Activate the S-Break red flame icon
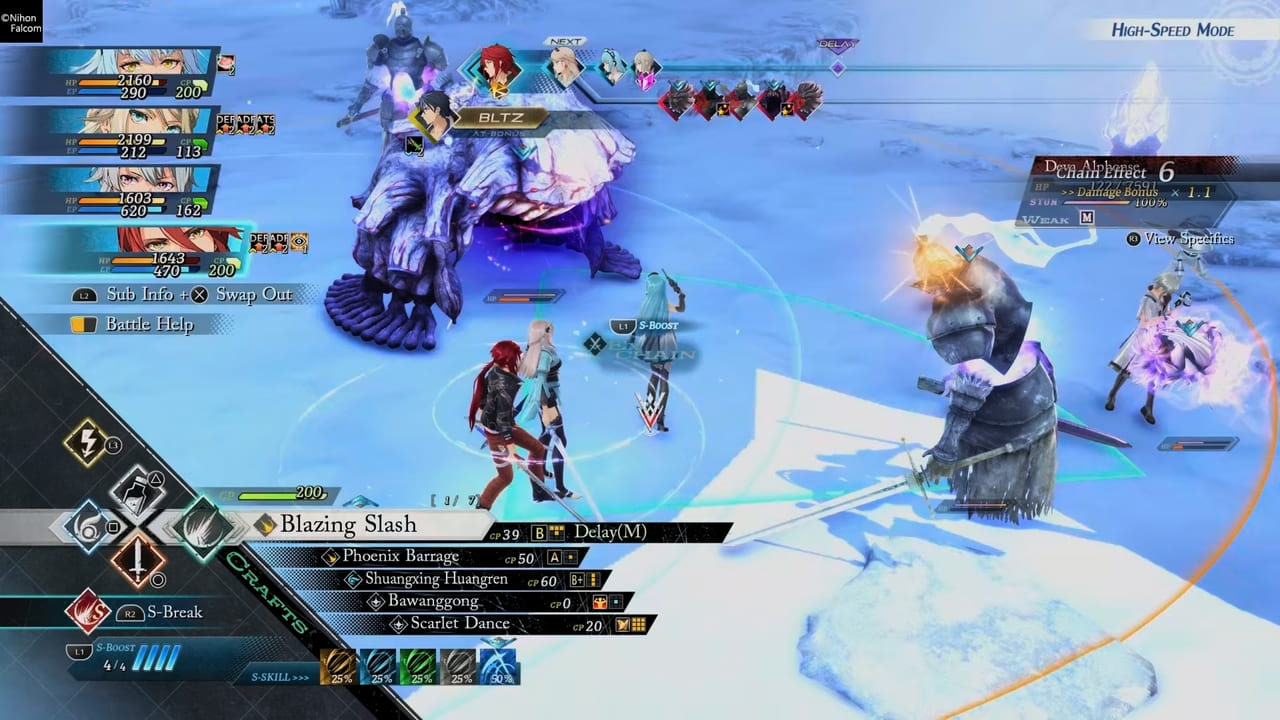The width and height of the screenshot is (1280, 720). 88,612
